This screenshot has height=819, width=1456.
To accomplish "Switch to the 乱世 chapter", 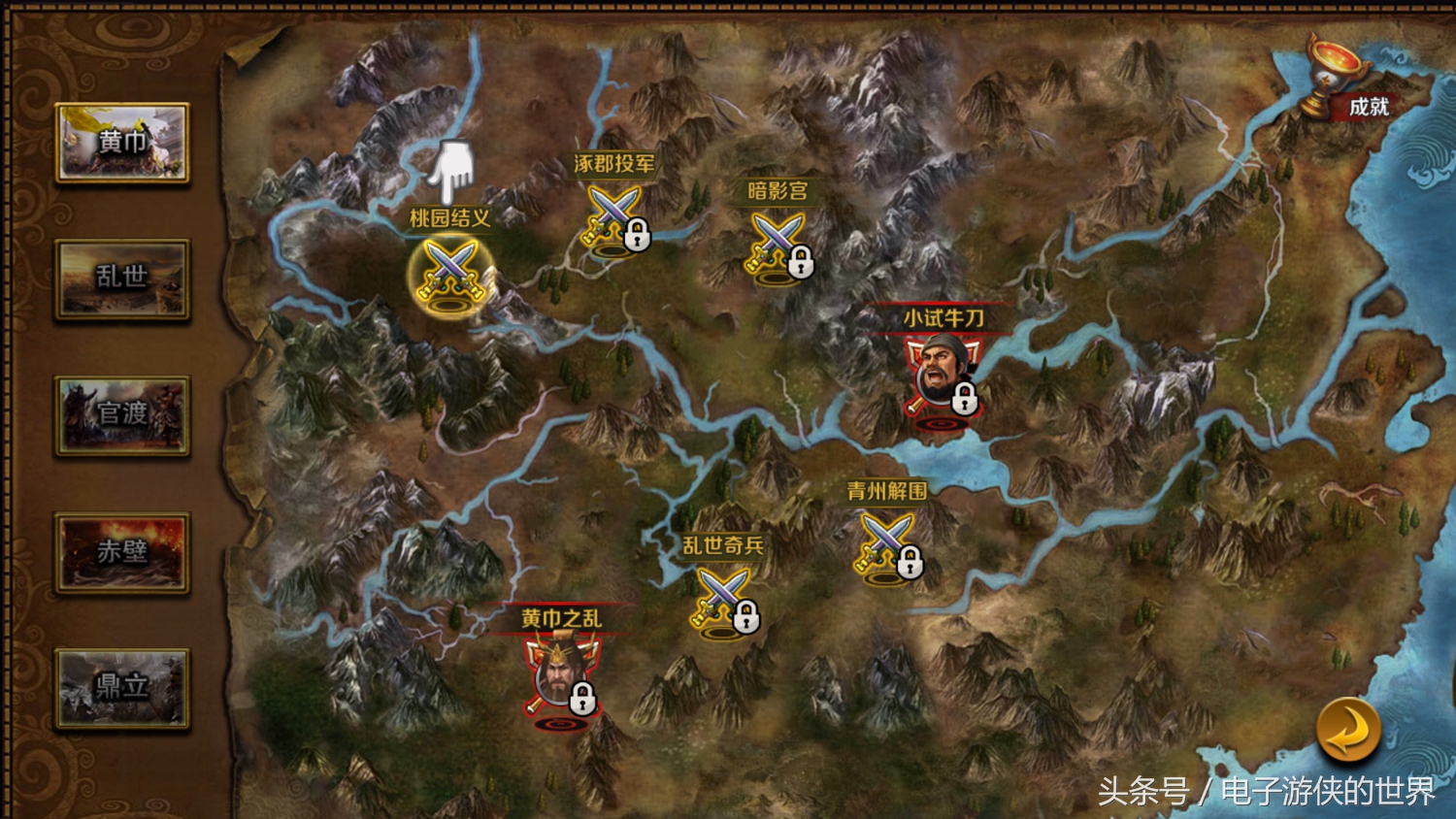I will point(122,278).
